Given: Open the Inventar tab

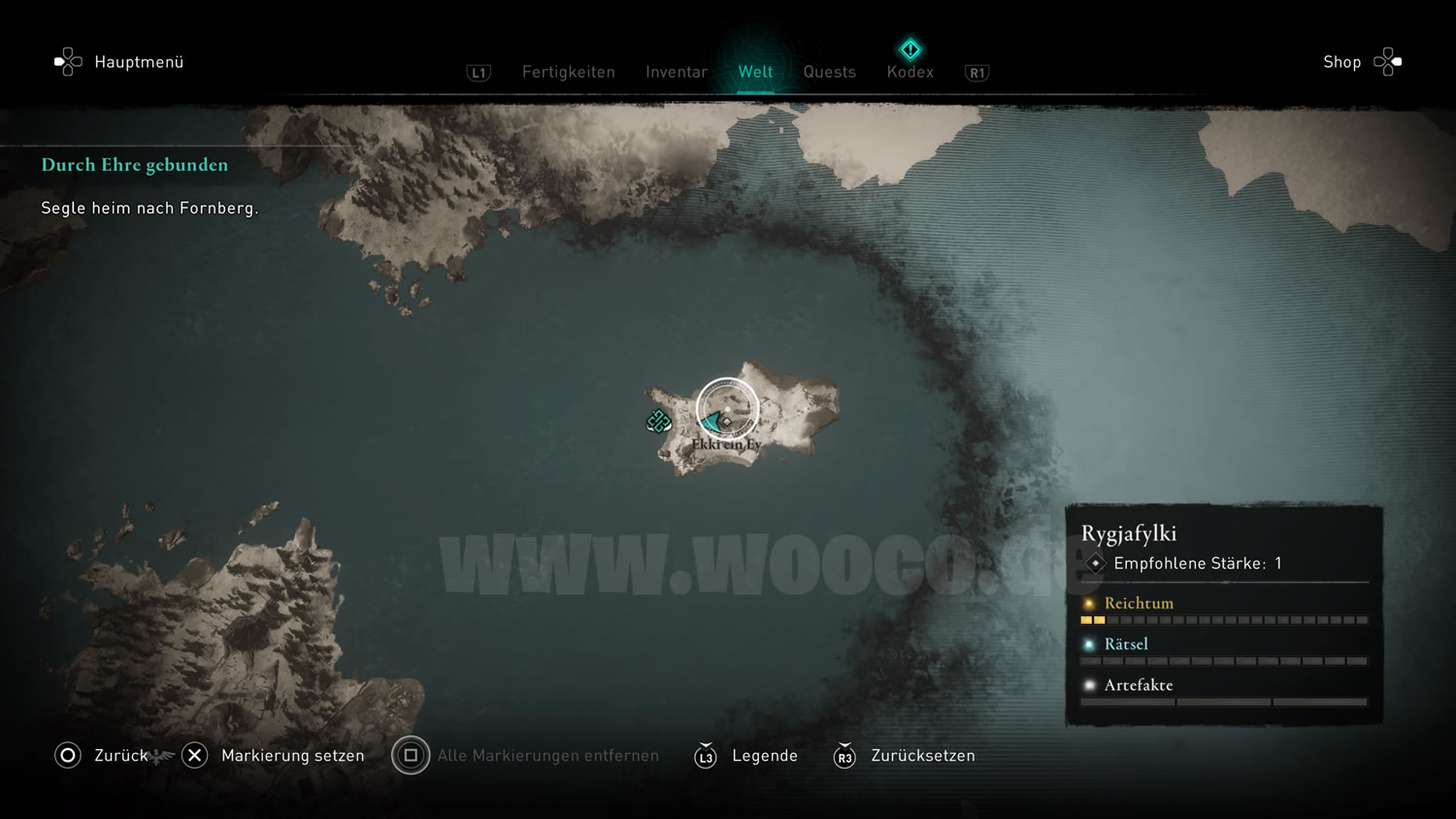Looking at the screenshot, I should pos(677,72).
